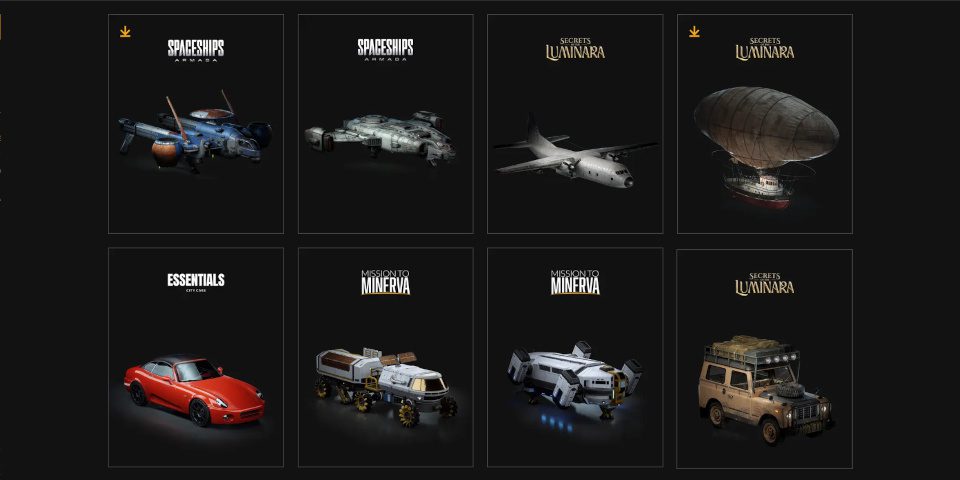Select the Mission to Minerva dropship card
960x480 pixels.
pyautogui.click(x=574, y=358)
